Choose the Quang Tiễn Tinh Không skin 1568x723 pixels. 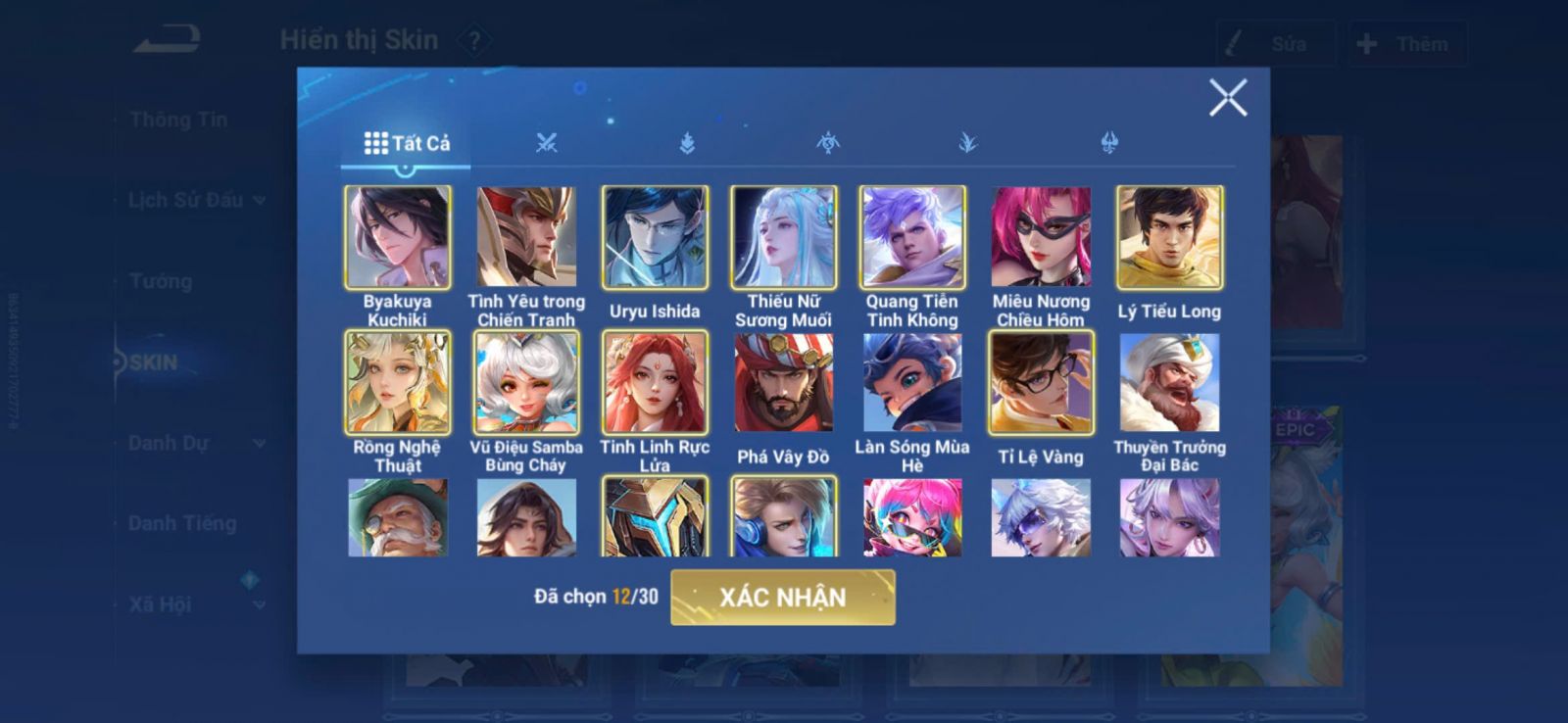click(912, 237)
